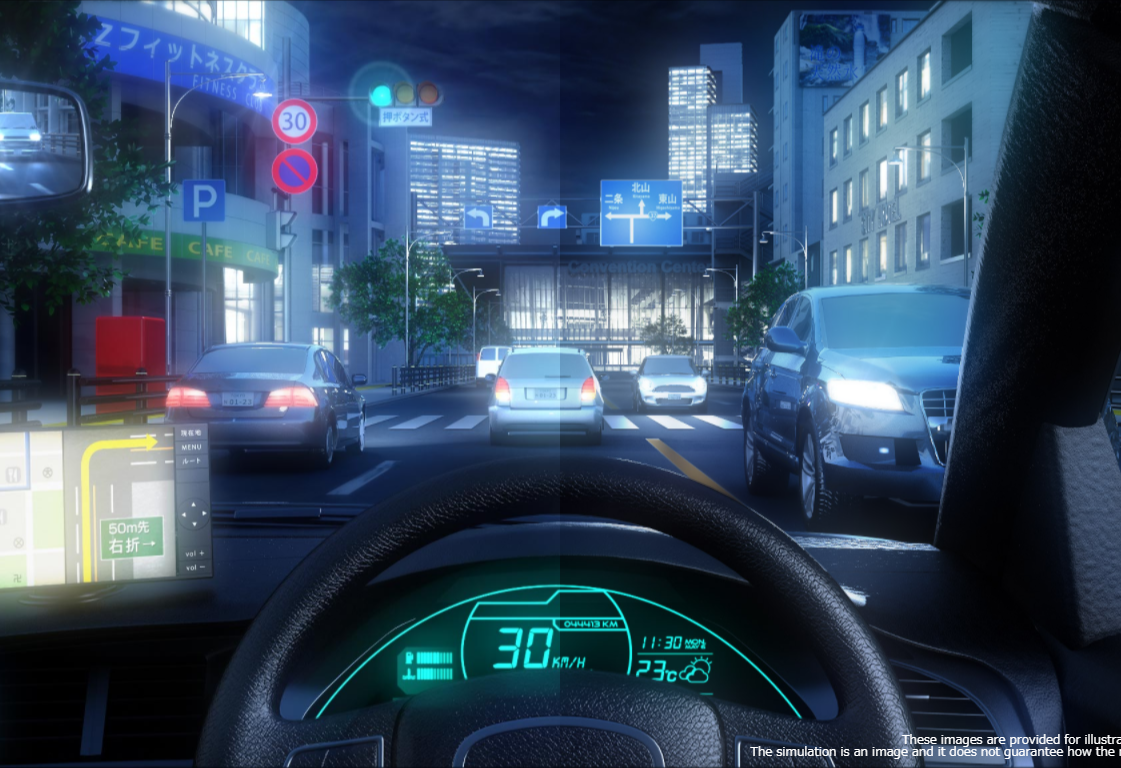Click the navigation pad's up arrow

194,503
